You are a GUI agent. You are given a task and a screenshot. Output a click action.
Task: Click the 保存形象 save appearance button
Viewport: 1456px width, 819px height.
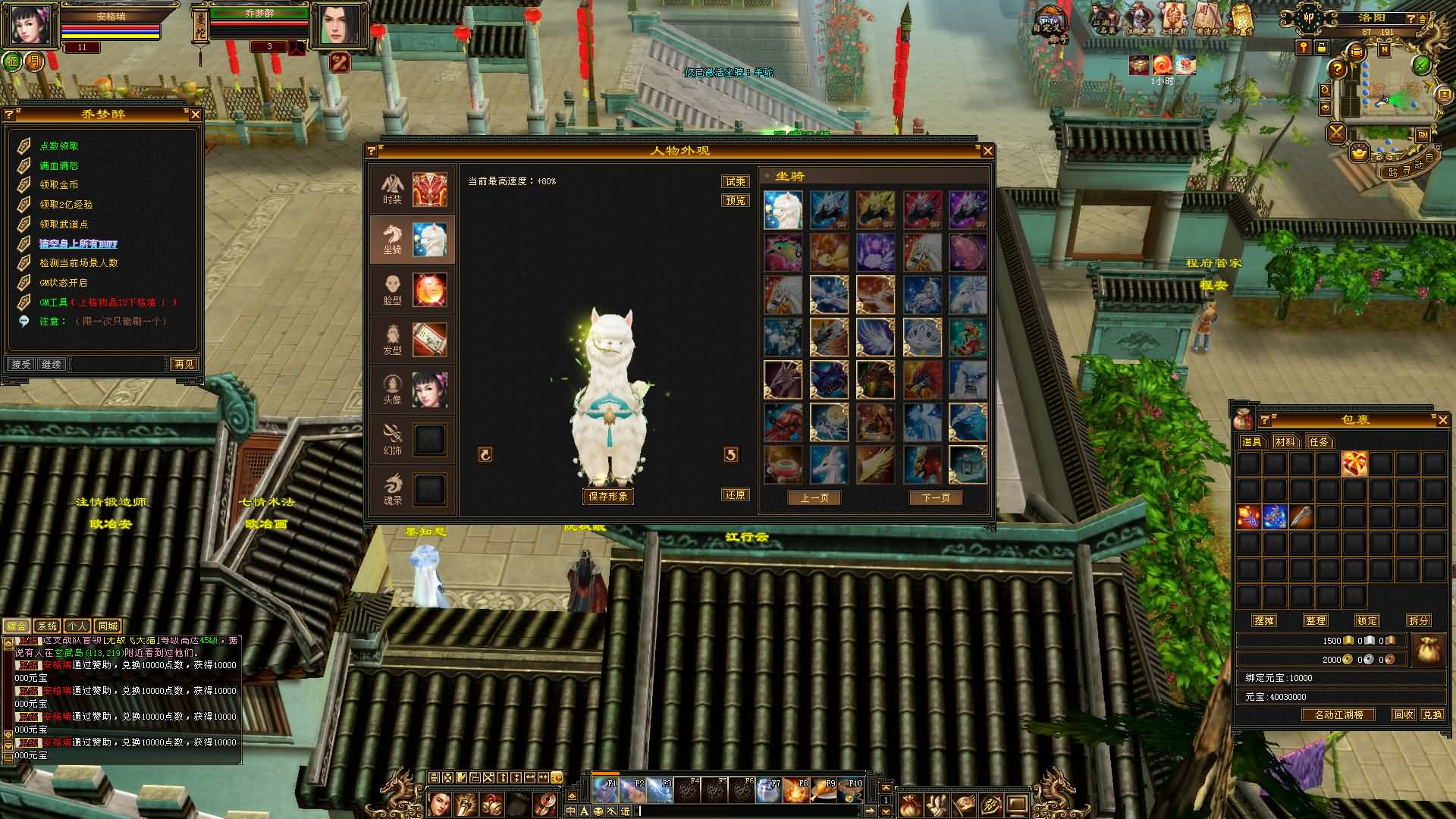pos(607,496)
